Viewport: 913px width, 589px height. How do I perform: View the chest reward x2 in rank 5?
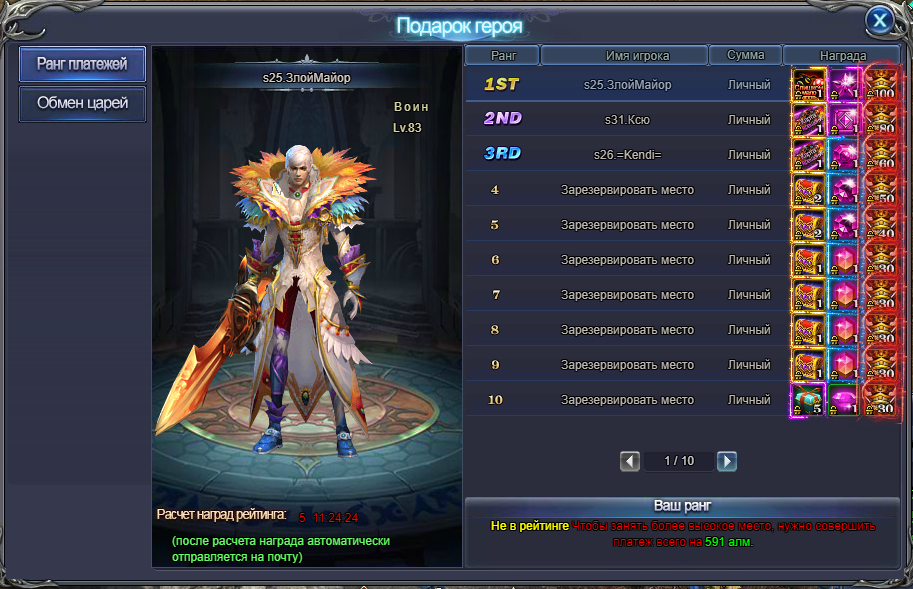point(807,224)
